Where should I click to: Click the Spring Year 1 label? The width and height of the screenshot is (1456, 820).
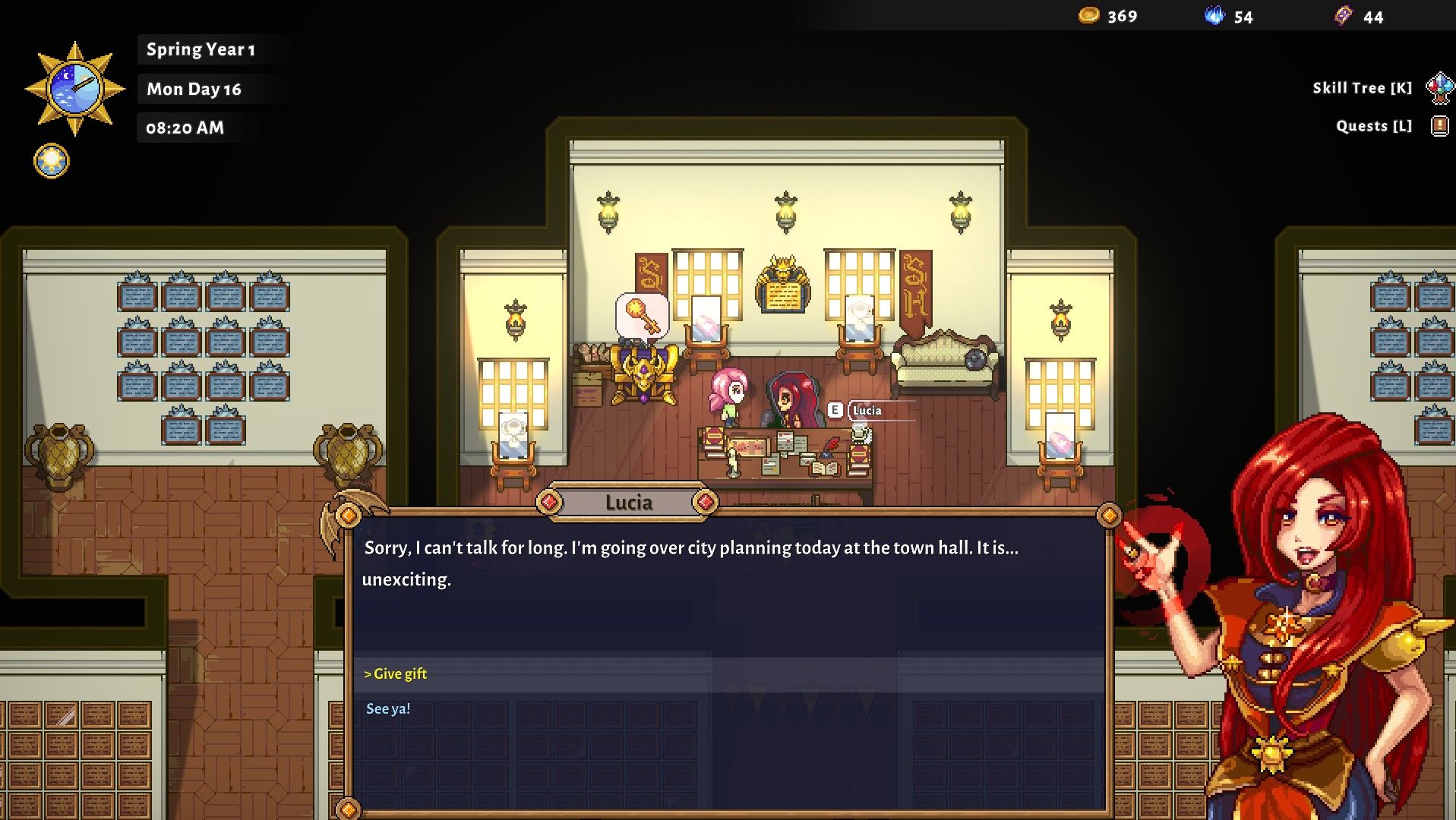[x=201, y=49]
